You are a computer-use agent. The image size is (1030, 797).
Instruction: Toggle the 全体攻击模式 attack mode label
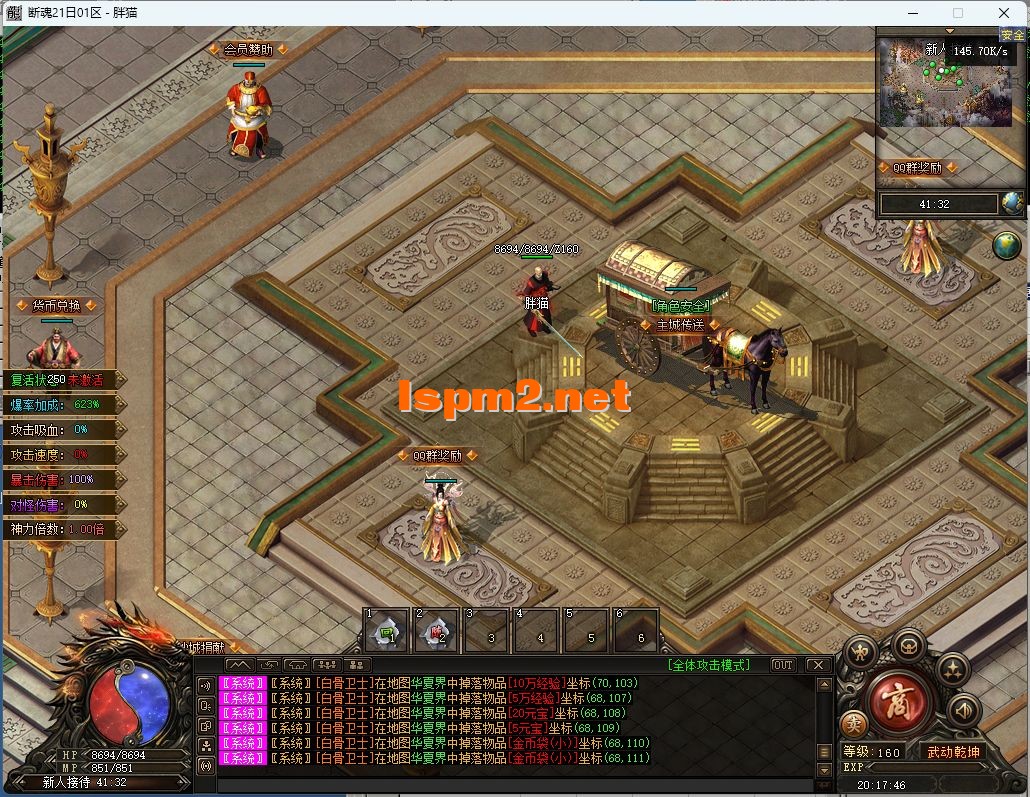[x=709, y=665]
